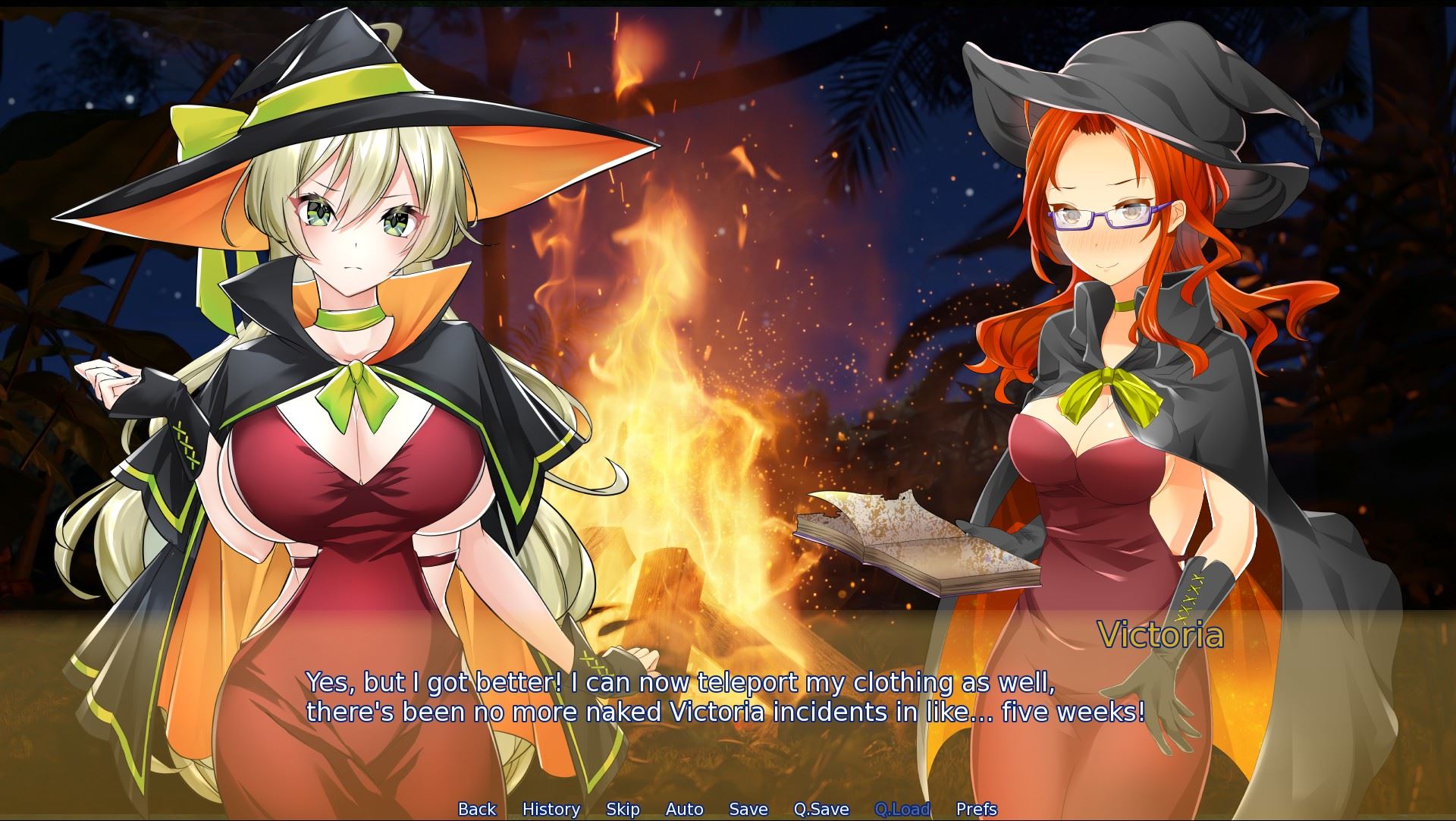Screen dimensions: 1456x821
Task: Open the dialogue History log
Action: 551,809
